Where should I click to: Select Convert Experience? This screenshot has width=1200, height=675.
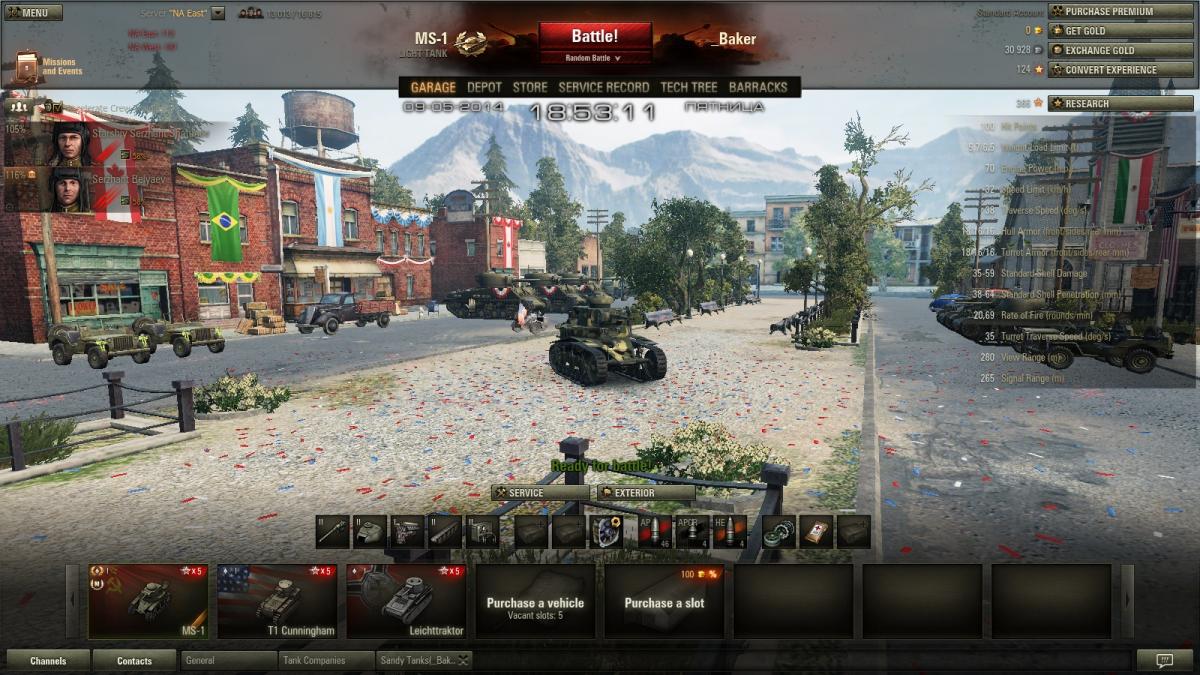(1120, 70)
